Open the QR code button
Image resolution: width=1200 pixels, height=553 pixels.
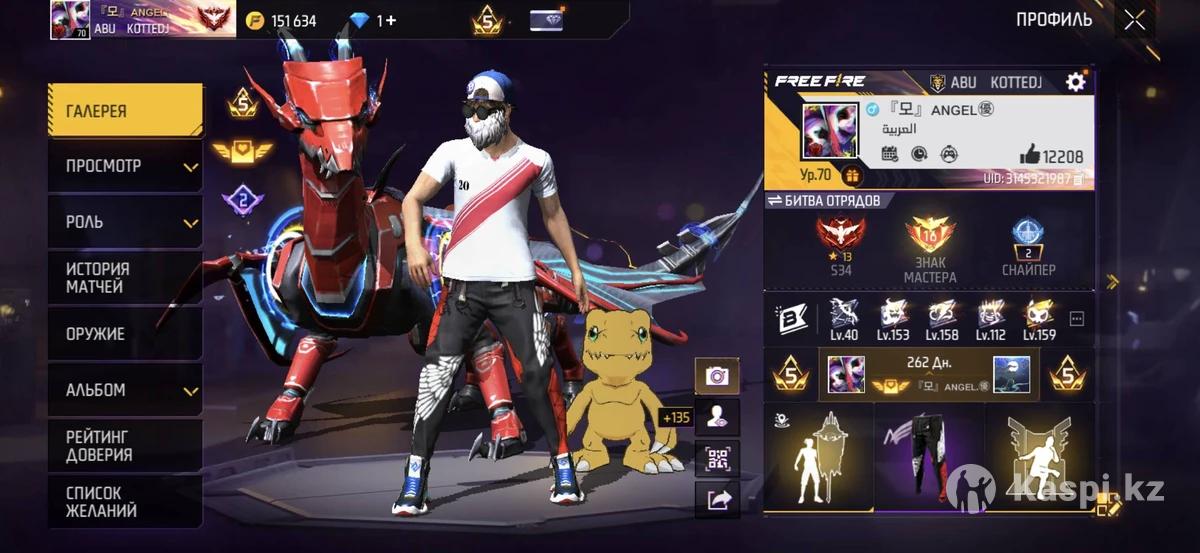coord(717,459)
